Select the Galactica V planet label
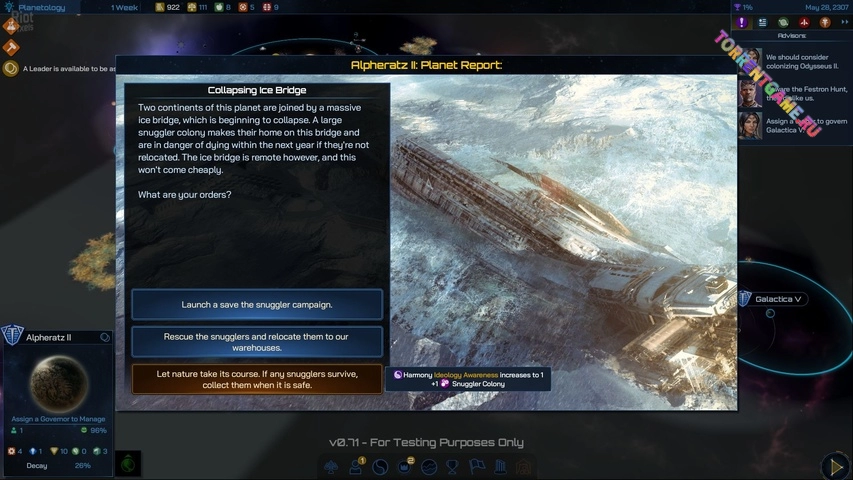The height and width of the screenshot is (480, 853). click(x=779, y=299)
